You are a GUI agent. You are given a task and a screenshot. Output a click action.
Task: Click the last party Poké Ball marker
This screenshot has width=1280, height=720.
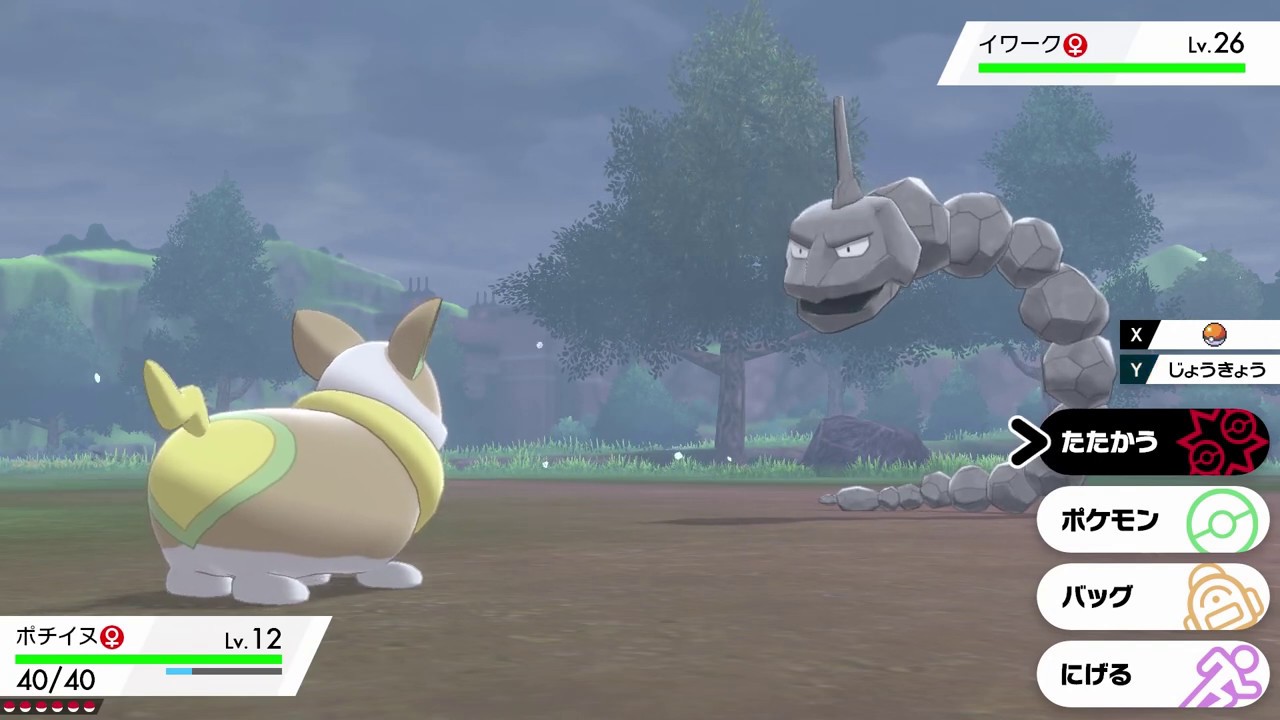tap(89, 706)
